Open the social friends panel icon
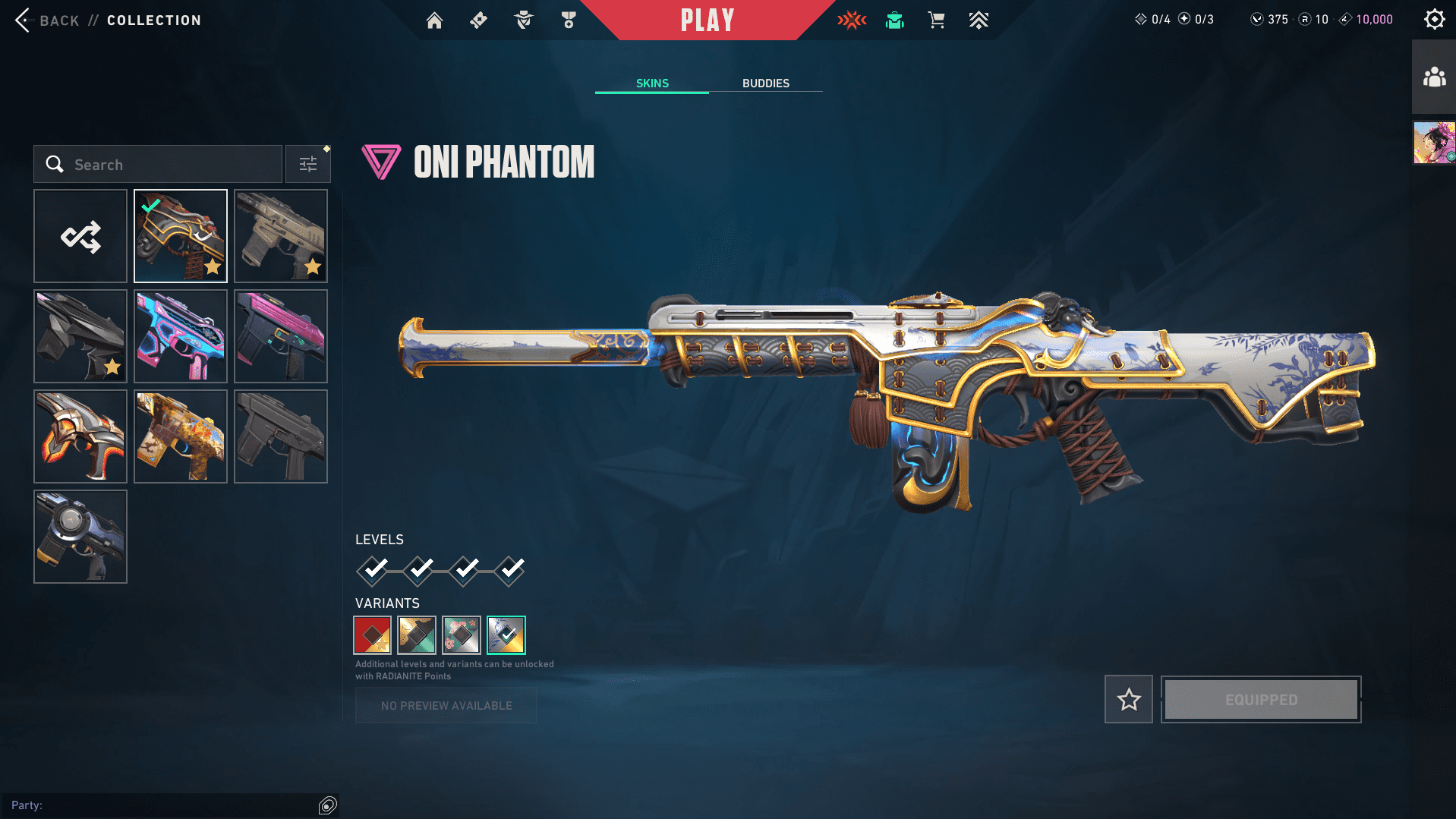Screen dimensions: 1456x819 [1434, 77]
